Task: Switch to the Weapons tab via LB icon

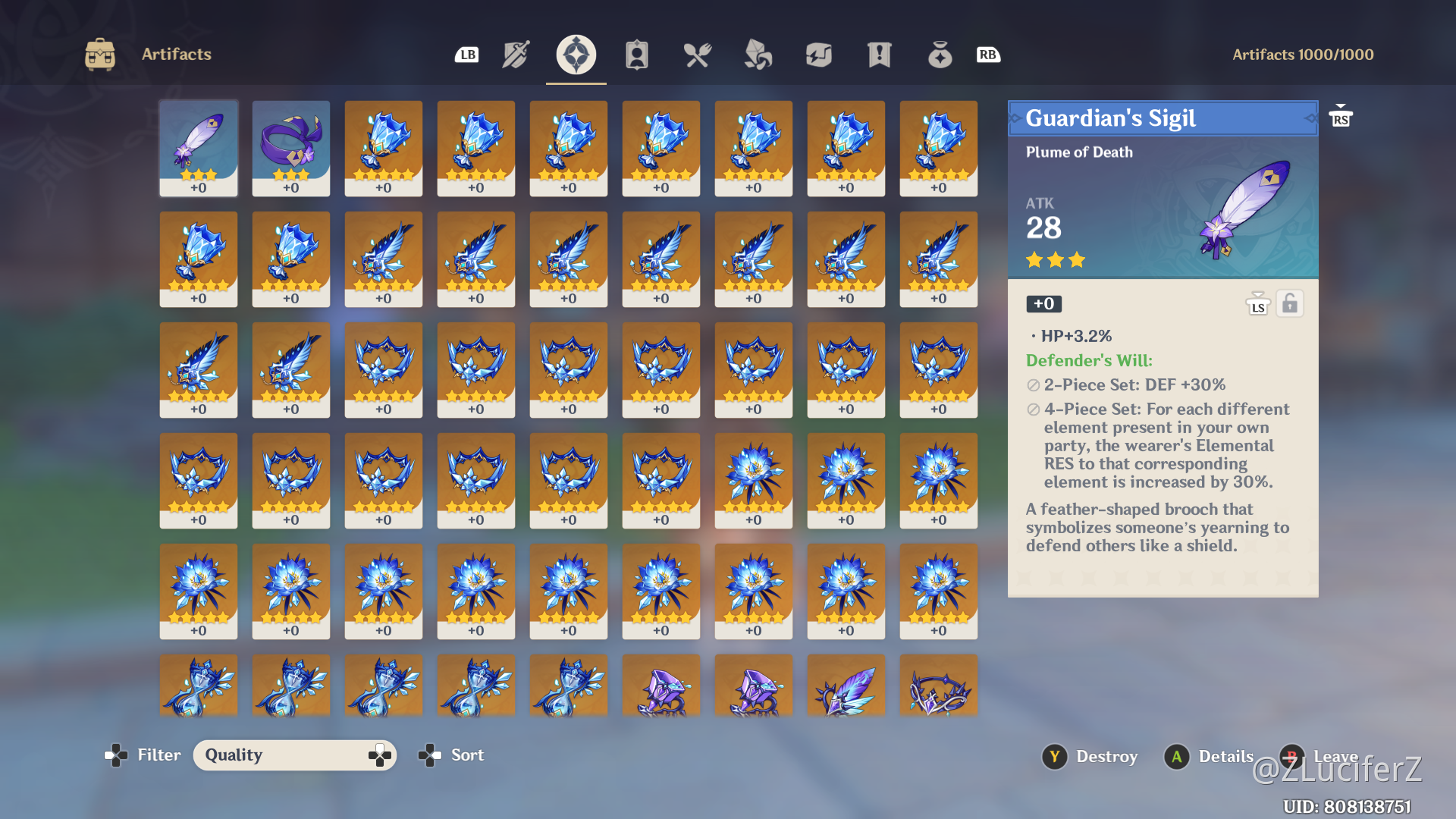Action: pos(466,54)
